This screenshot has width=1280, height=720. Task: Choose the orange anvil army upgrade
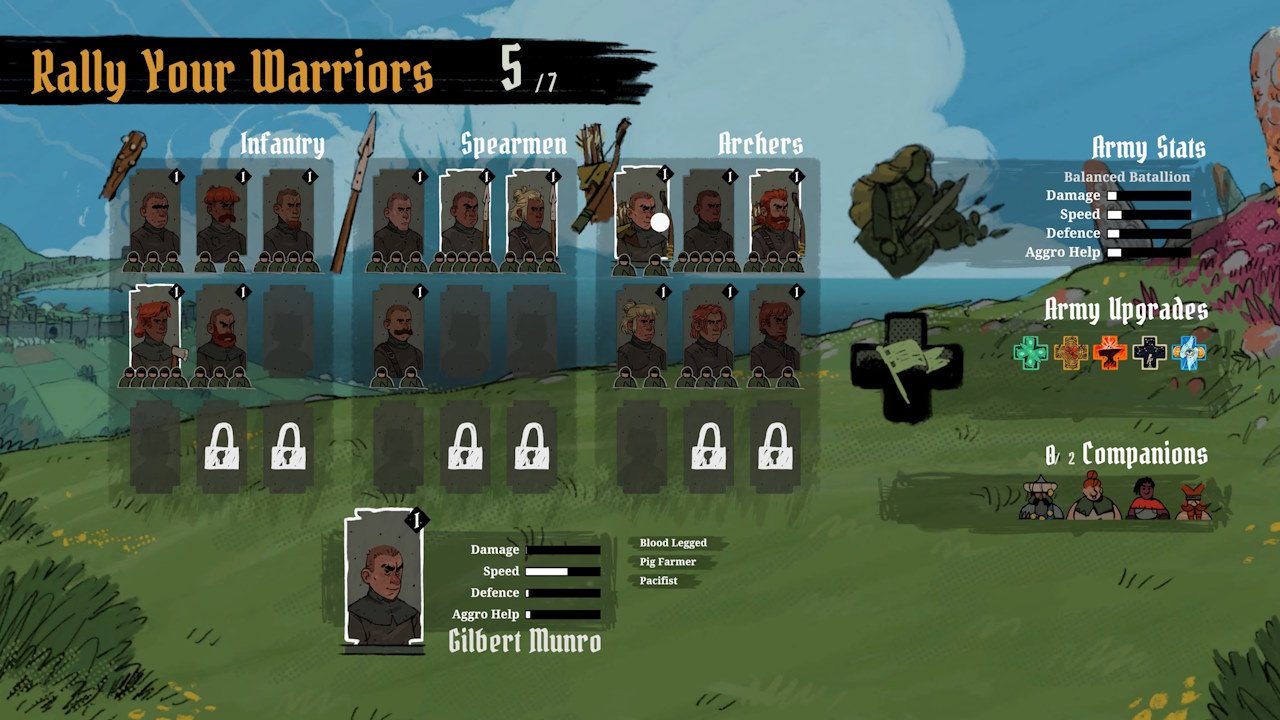[x=1110, y=352]
